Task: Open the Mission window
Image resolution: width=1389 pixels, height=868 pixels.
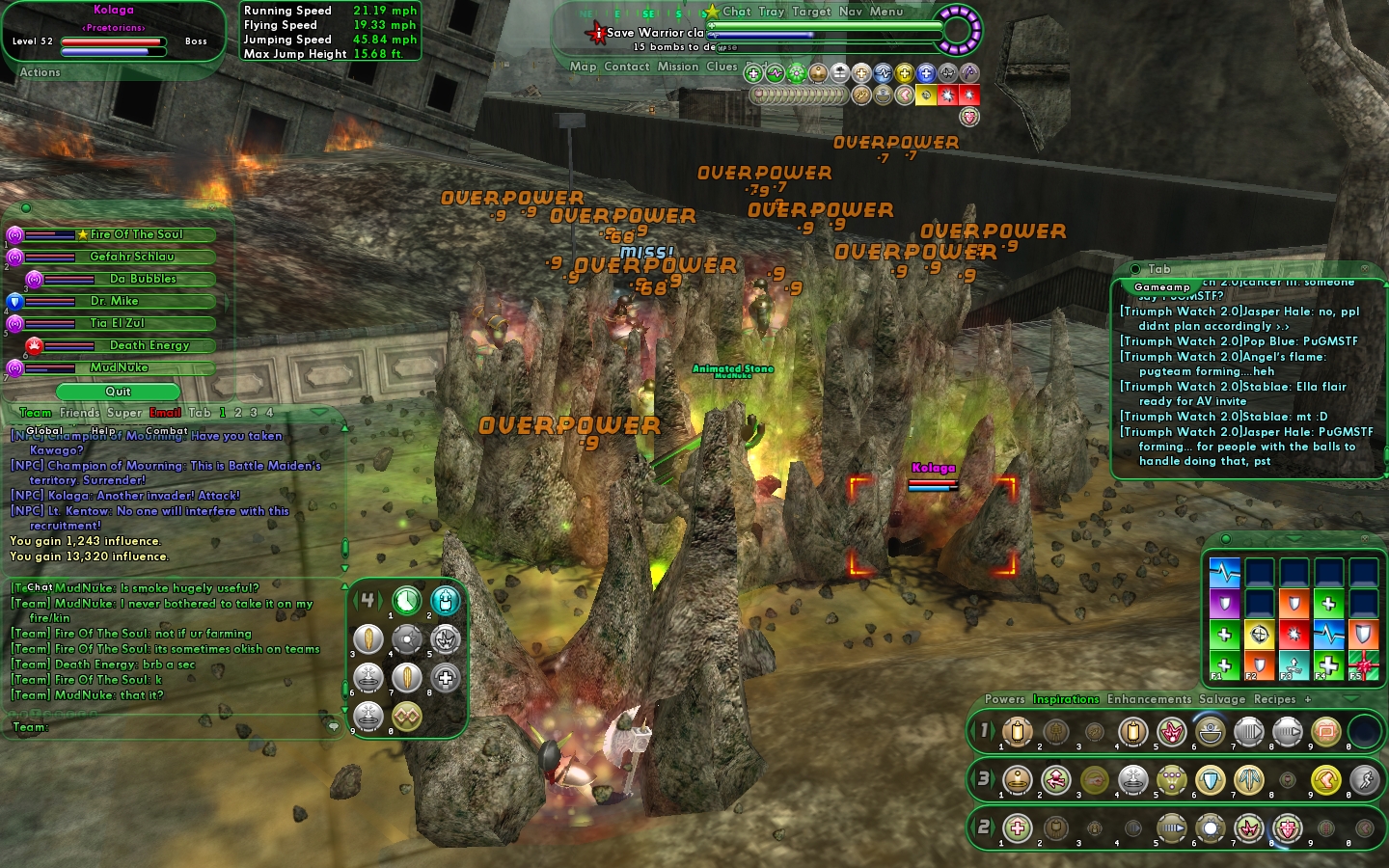Action: [678, 67]
